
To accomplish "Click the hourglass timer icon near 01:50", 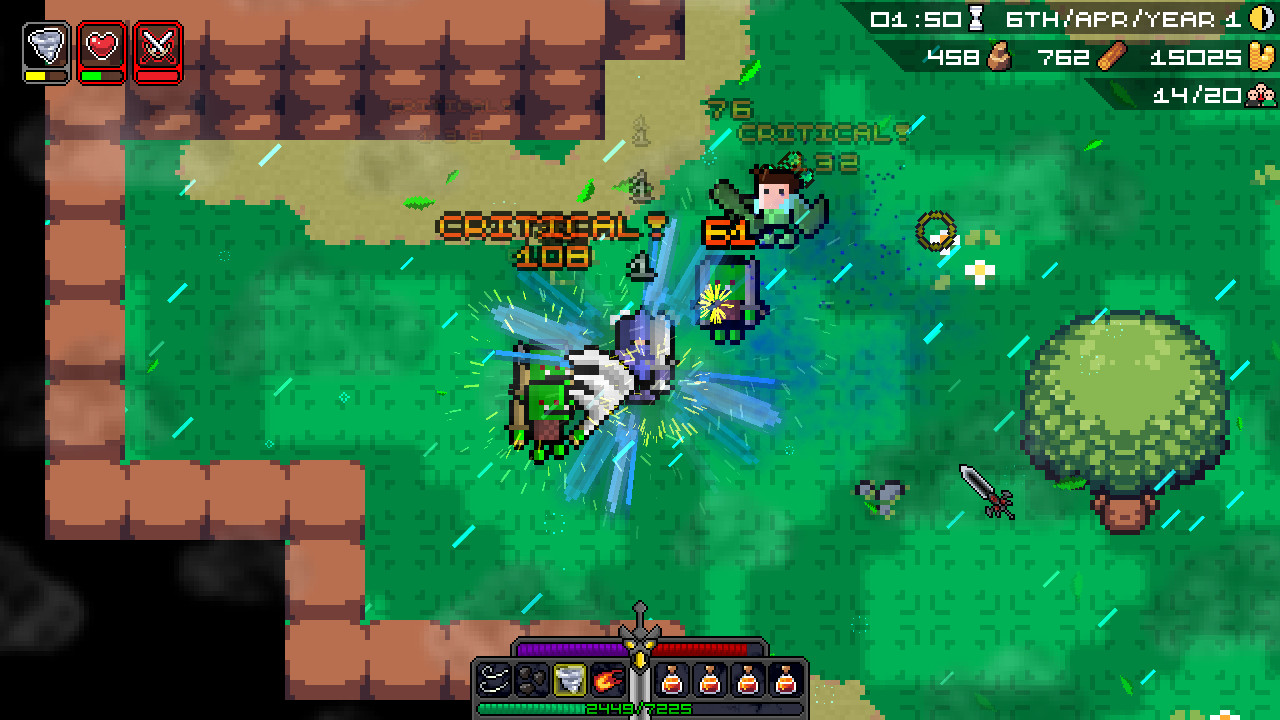I will click(x=977, y=17).
